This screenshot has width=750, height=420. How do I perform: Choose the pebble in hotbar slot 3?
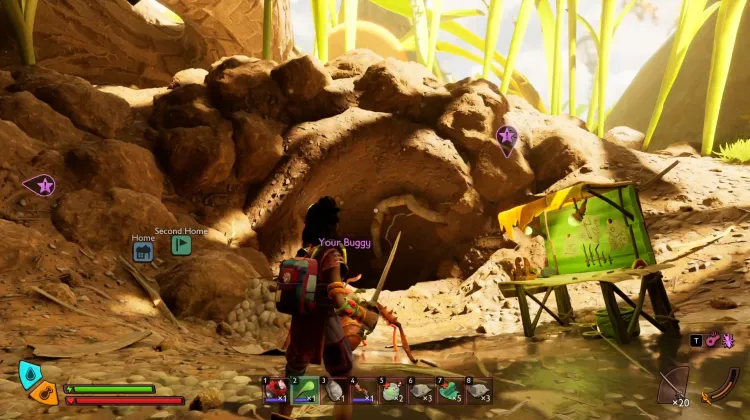point(334,391)
